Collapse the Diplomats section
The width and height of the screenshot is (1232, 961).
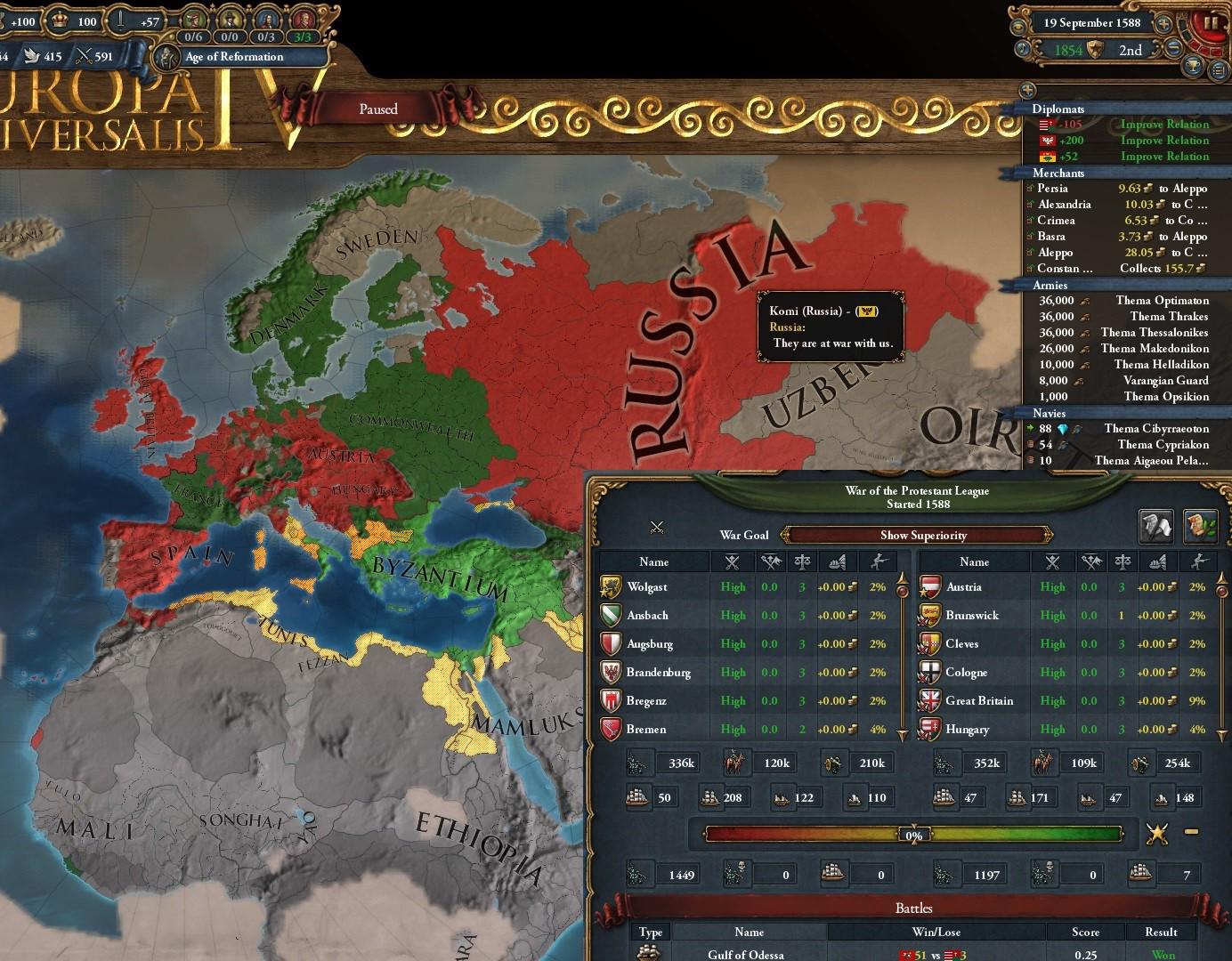point(1059,109)
